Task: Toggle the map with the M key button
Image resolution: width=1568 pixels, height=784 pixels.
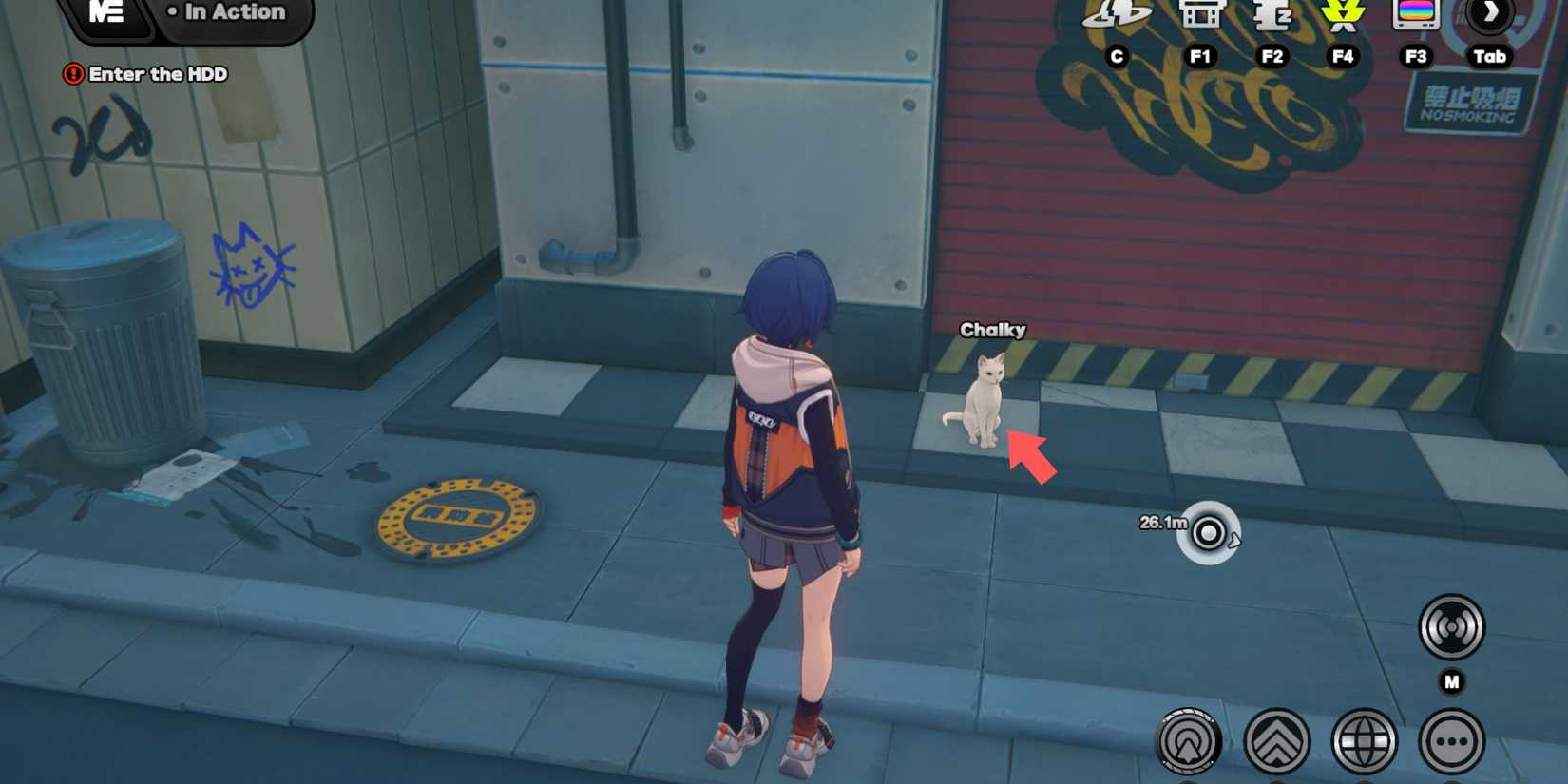Action: point(1451,680)
